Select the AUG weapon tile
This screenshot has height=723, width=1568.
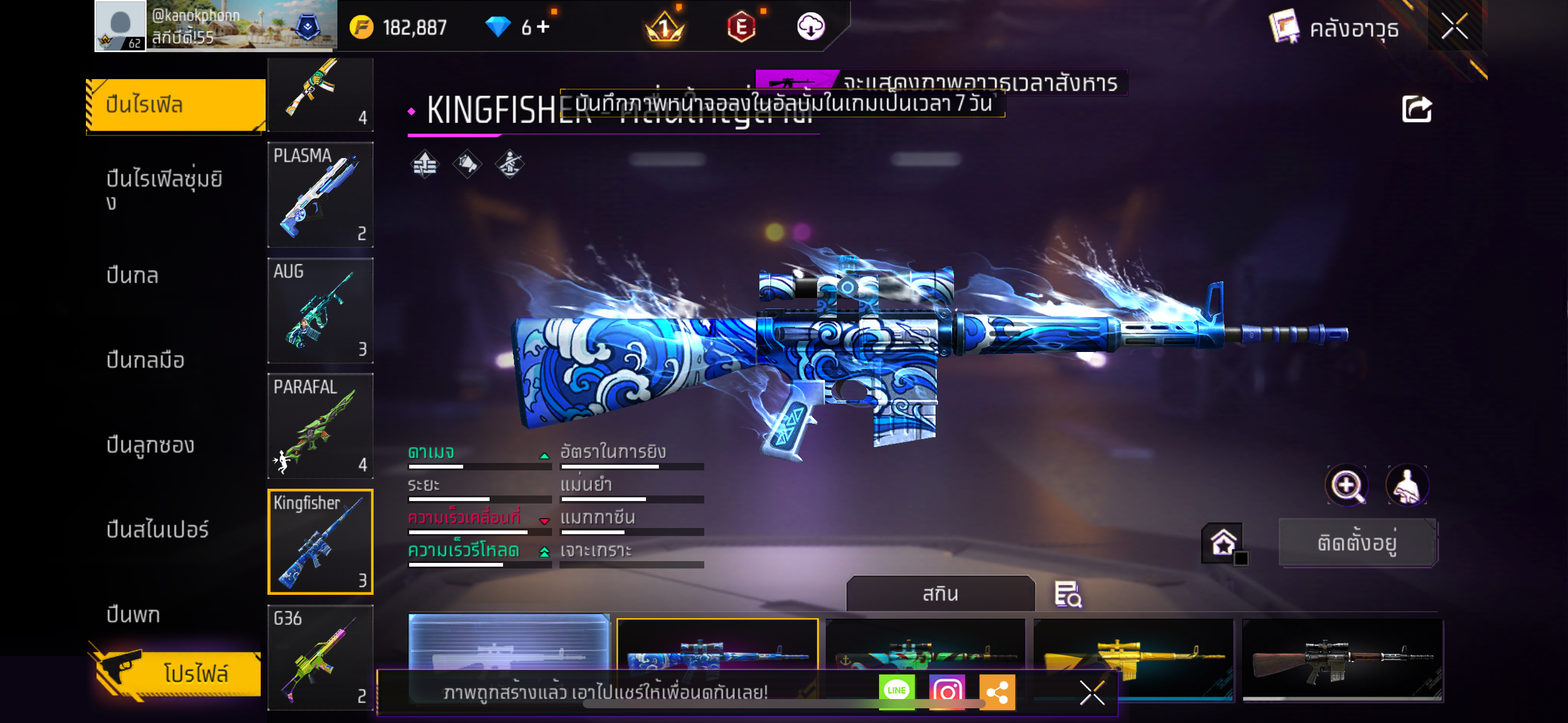pos(320,310)
